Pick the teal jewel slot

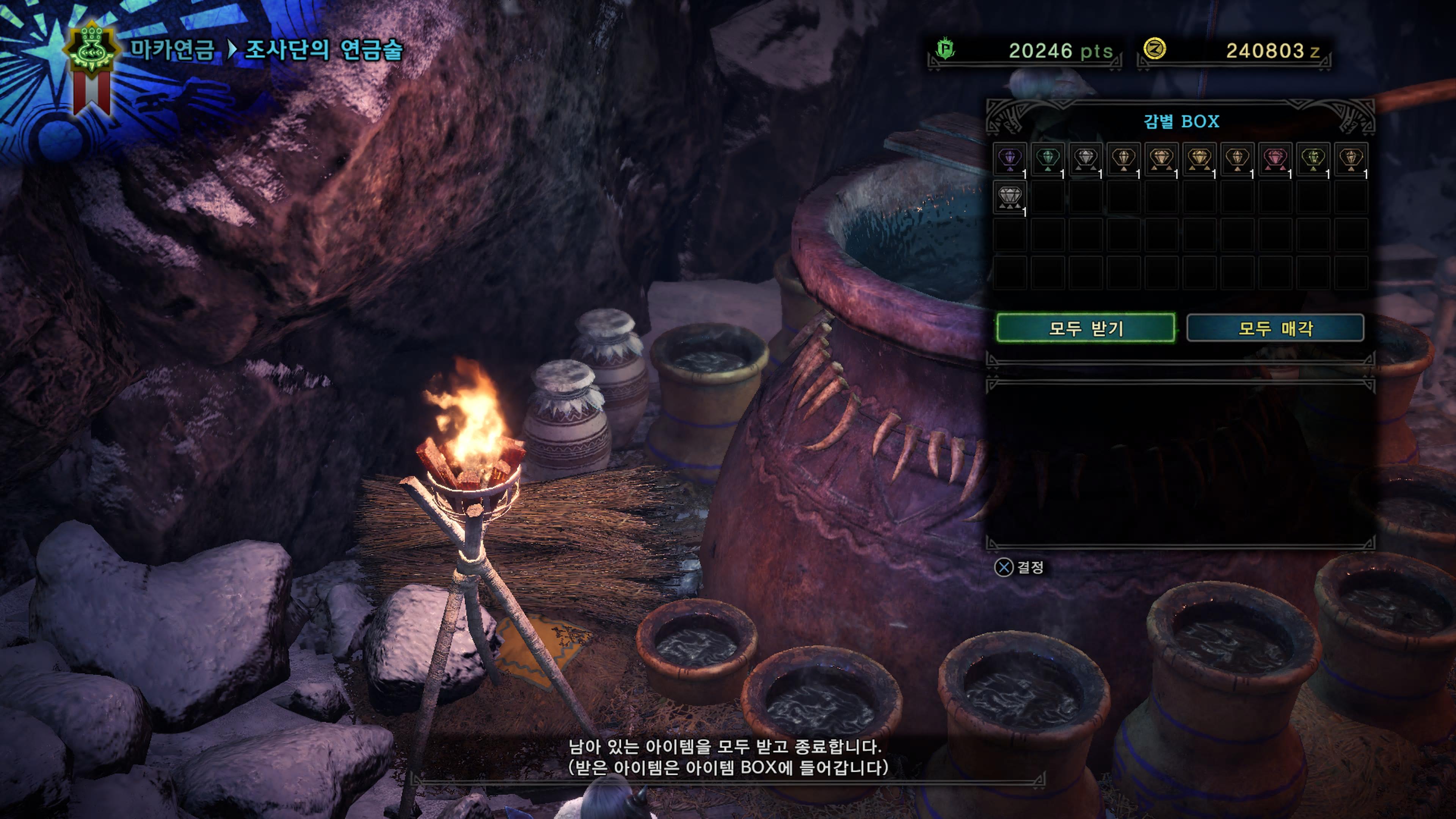click(1048, 159)
